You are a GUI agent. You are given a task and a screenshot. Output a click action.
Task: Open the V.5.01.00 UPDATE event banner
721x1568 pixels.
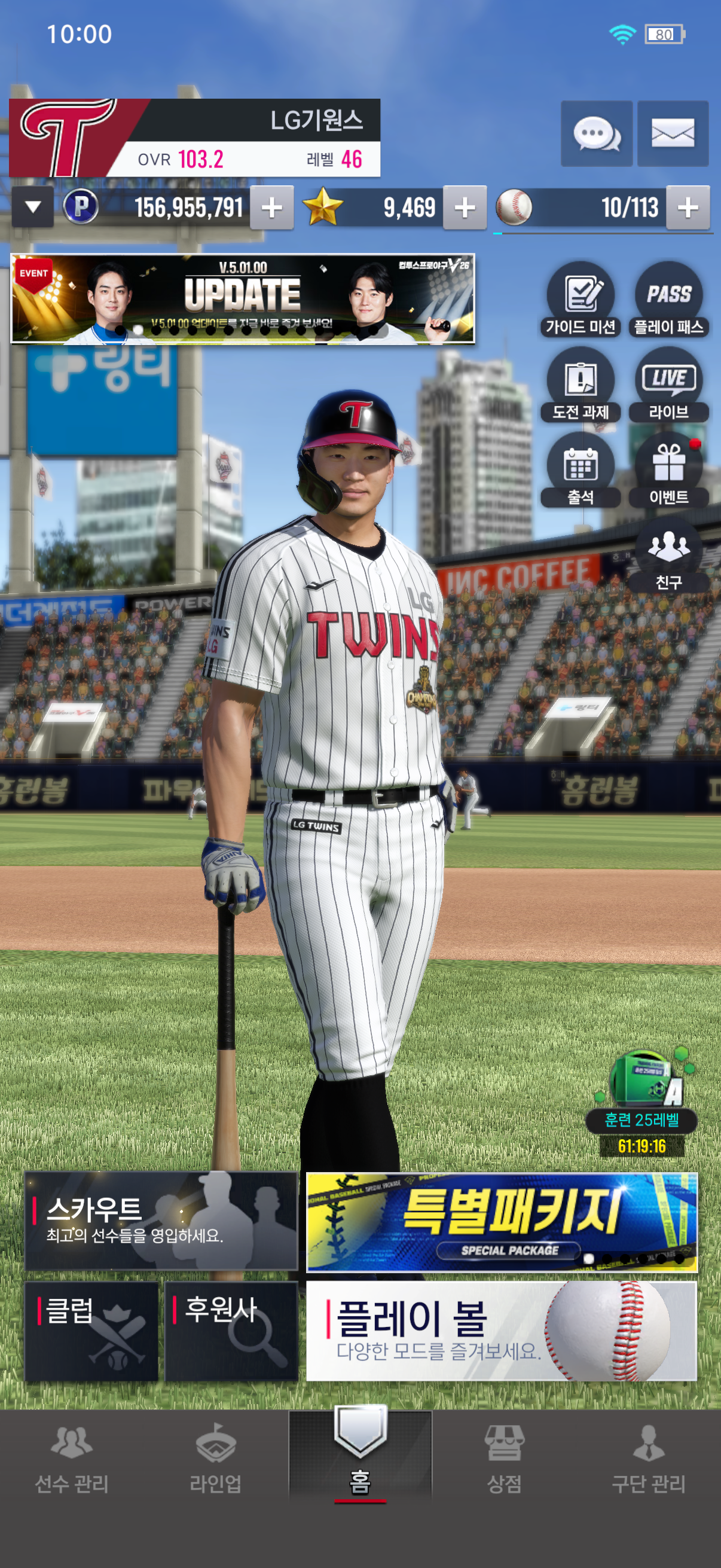pyautogui.click(x=243, y=299)
